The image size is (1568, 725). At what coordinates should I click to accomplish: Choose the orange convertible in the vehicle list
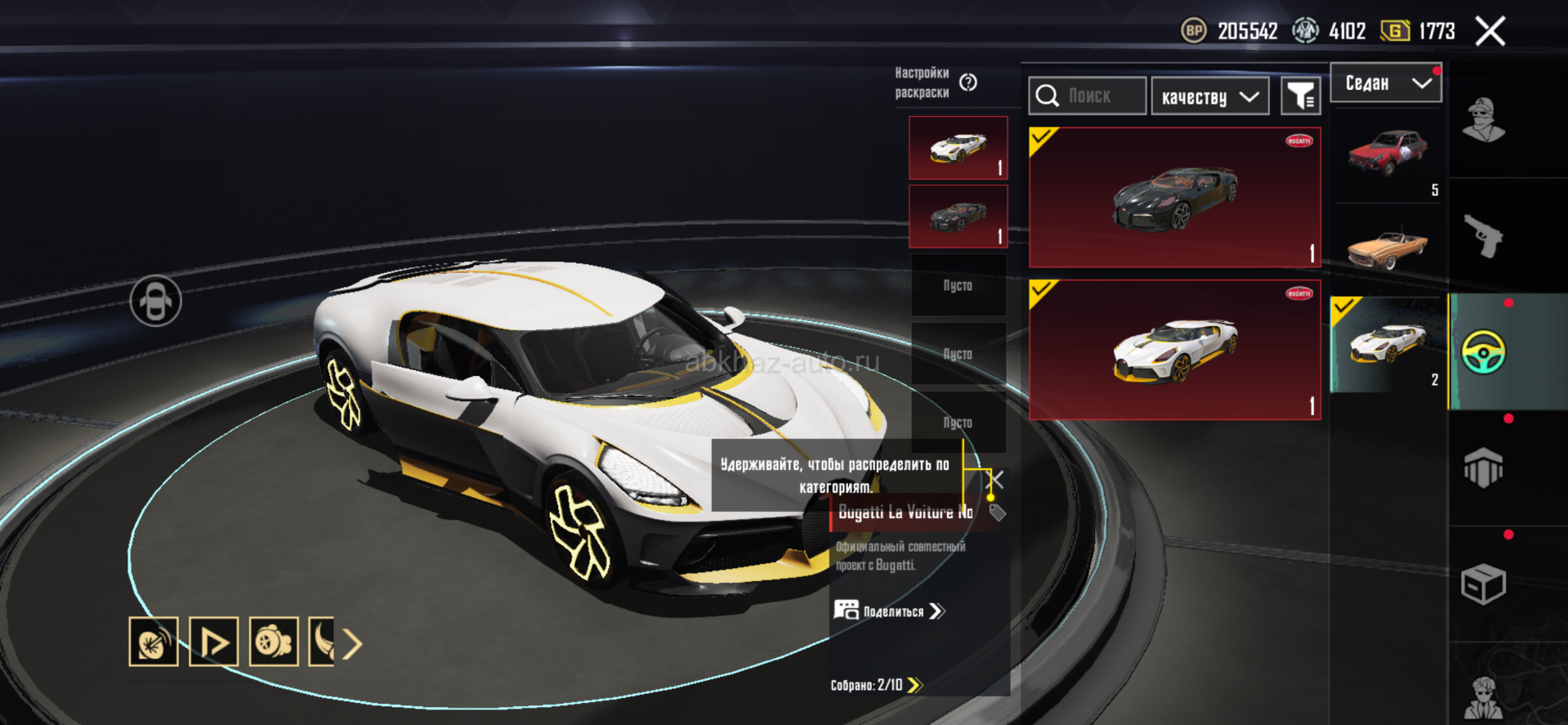1387,248
